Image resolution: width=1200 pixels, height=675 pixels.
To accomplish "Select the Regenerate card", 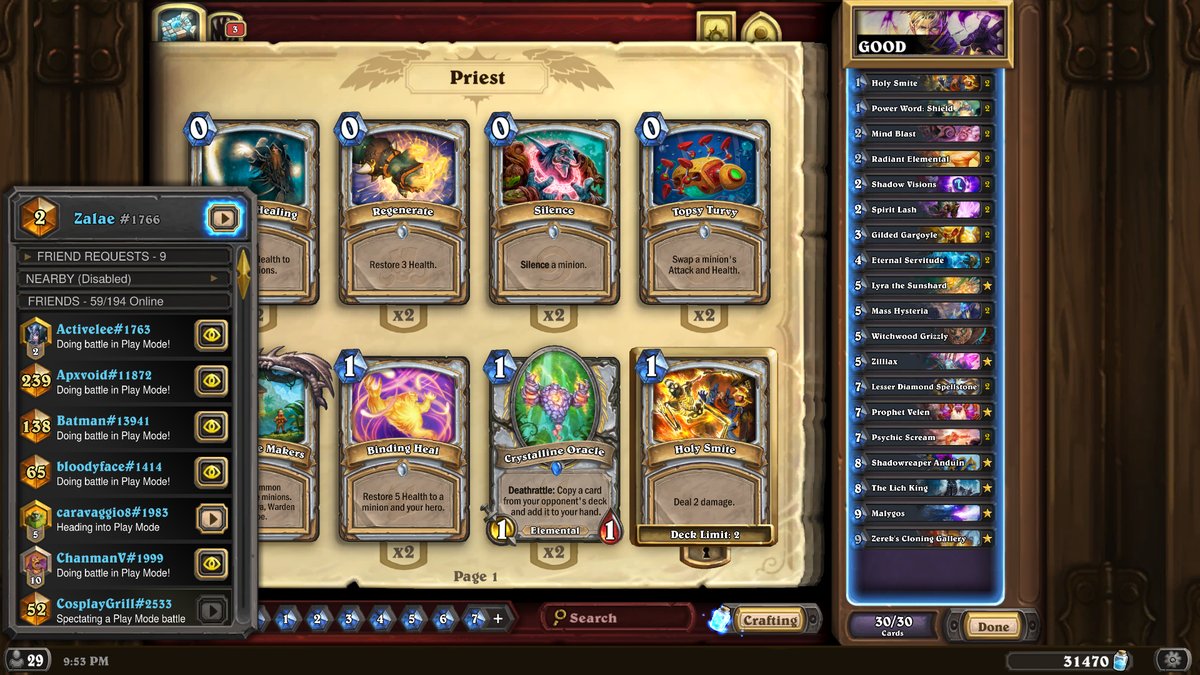I will coord(404,210).
